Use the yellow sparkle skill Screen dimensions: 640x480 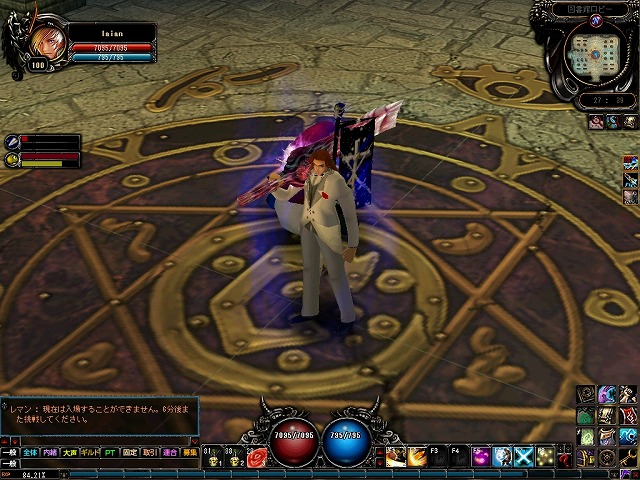pos(545,457)
